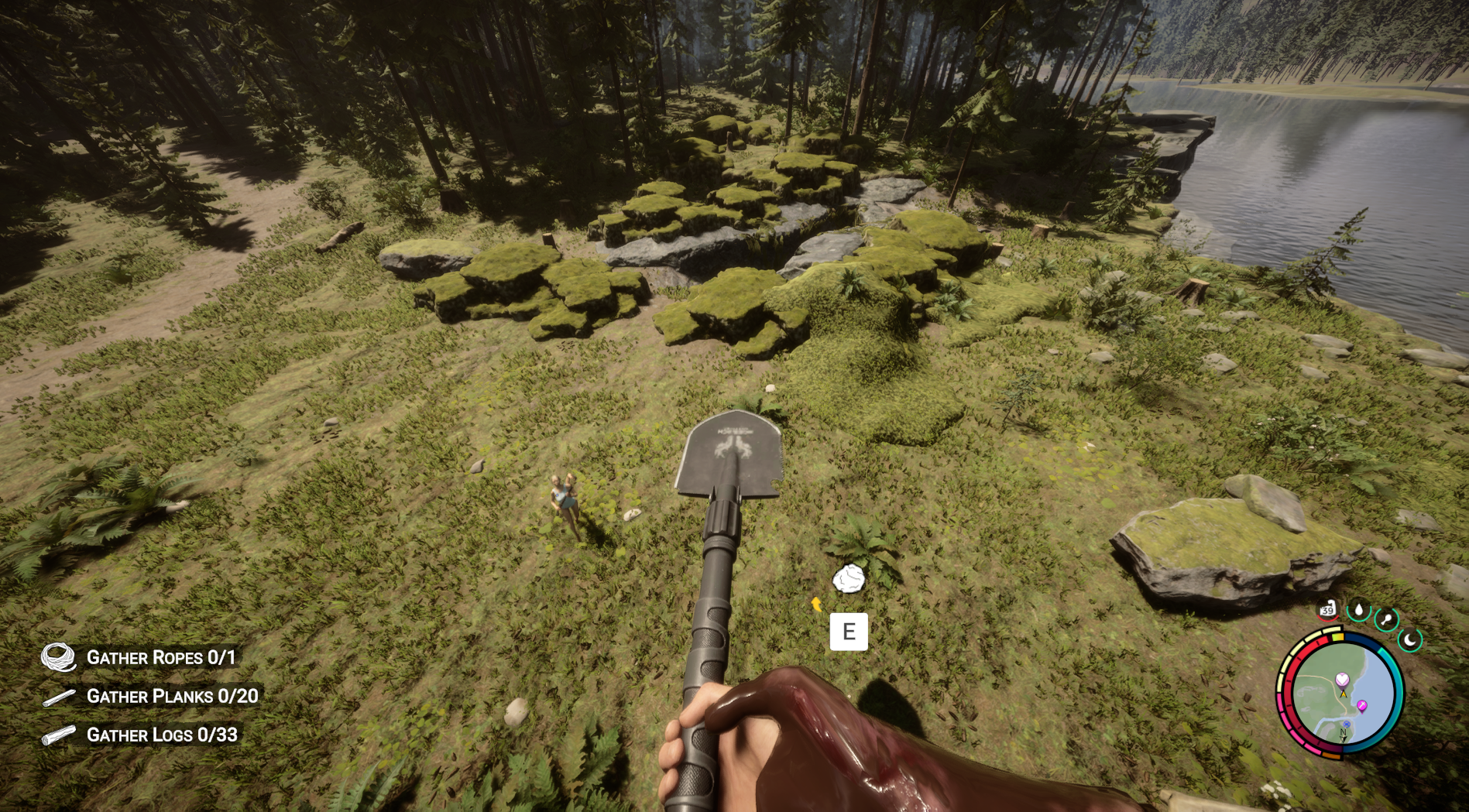Click the heart marker on the minimap
Image resolution: width=1469 pixels, height=812 pixels.
tap(1341, 680)
